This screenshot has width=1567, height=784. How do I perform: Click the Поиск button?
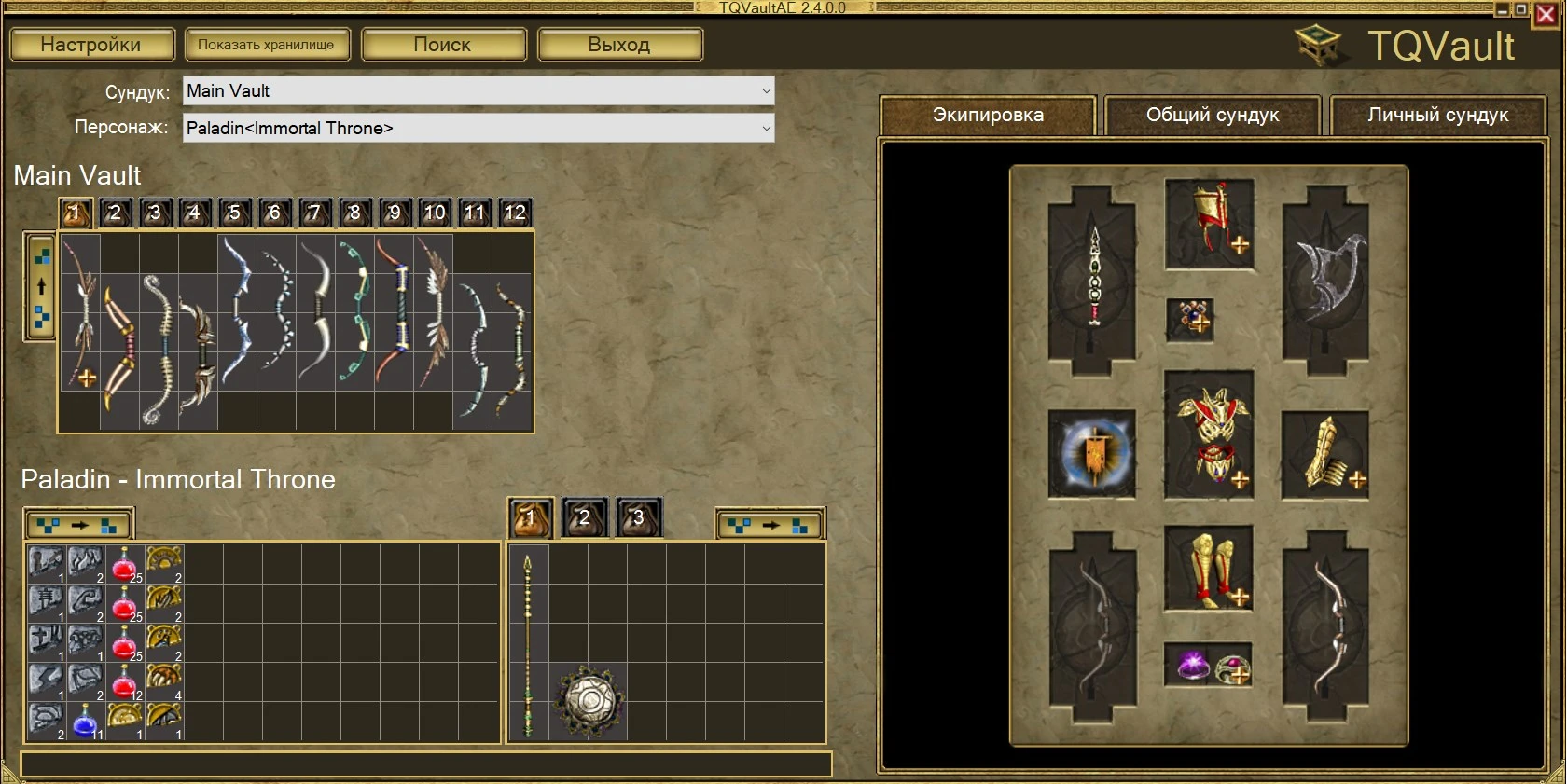pos(444,43)
